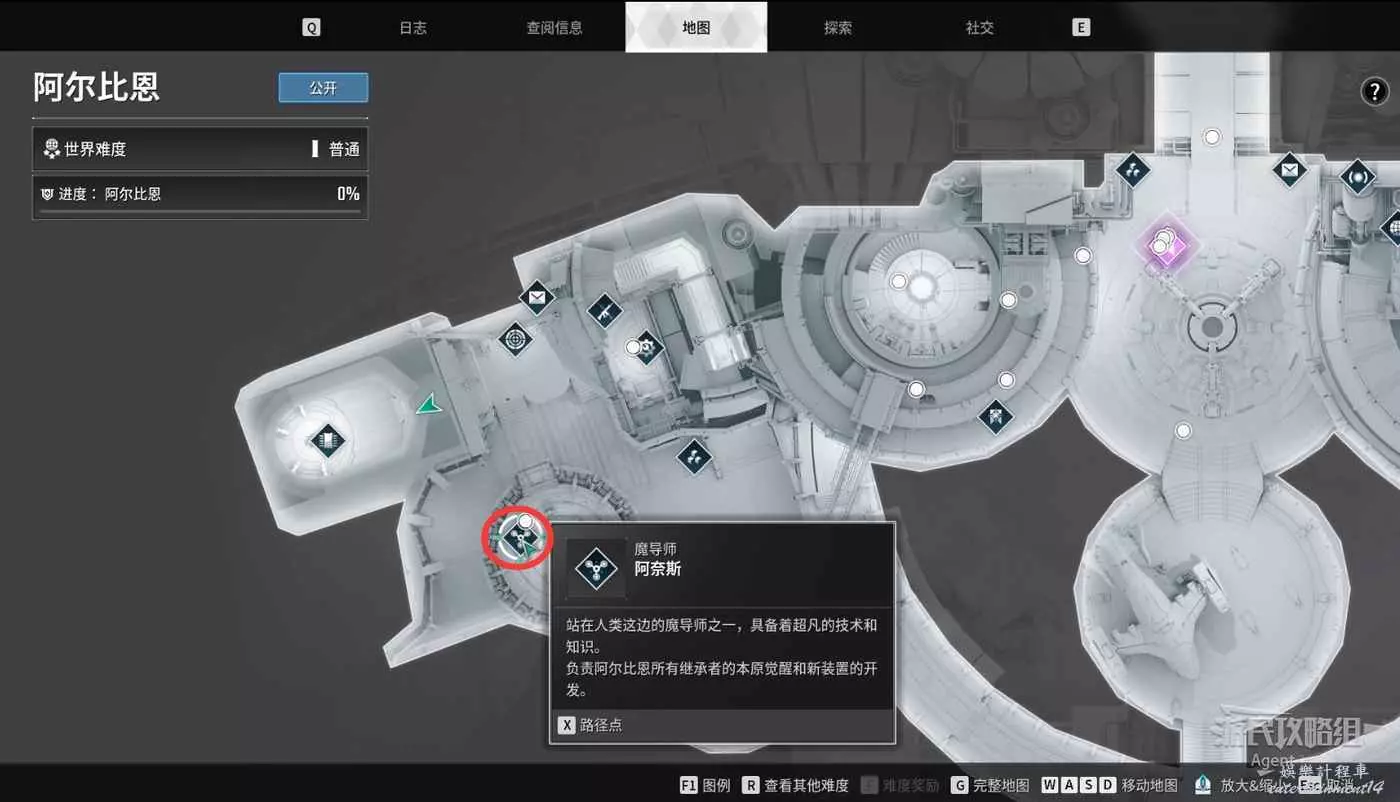Switch to the 探索 exploration tab
Screen dimensions: 1400x802
[x=838, y=28]
